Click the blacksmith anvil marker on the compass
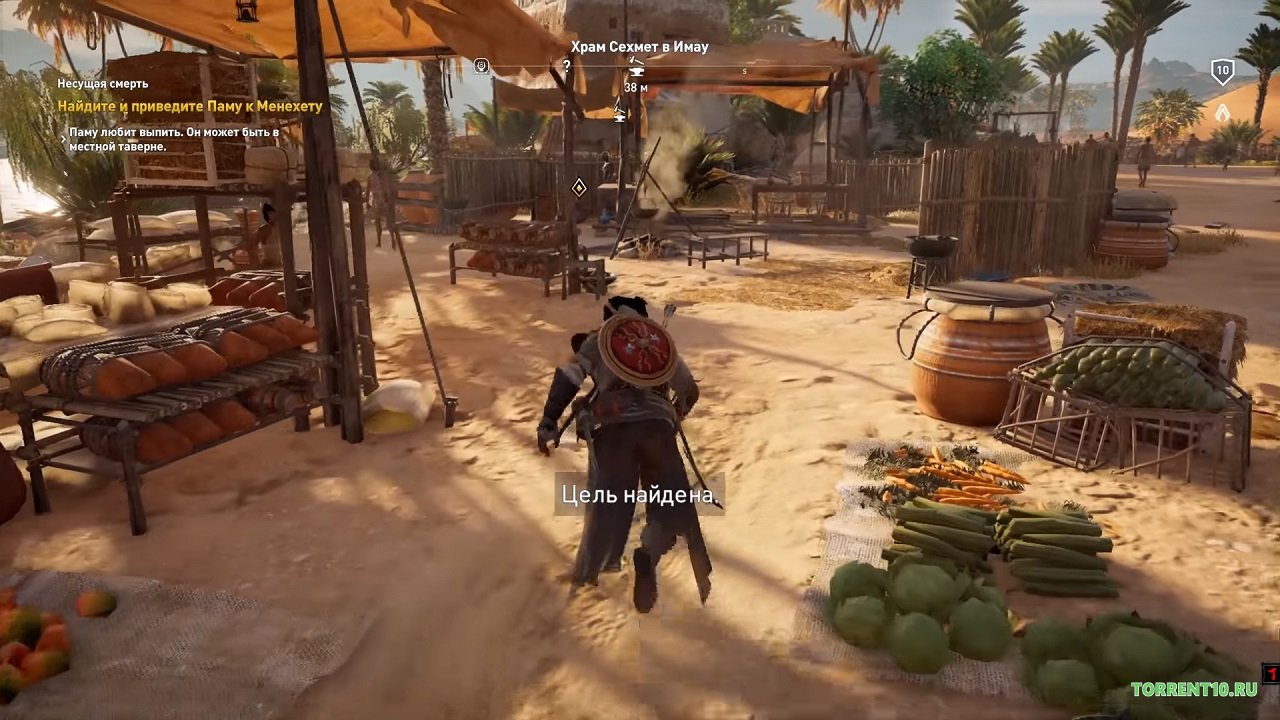 pos(636,71)
